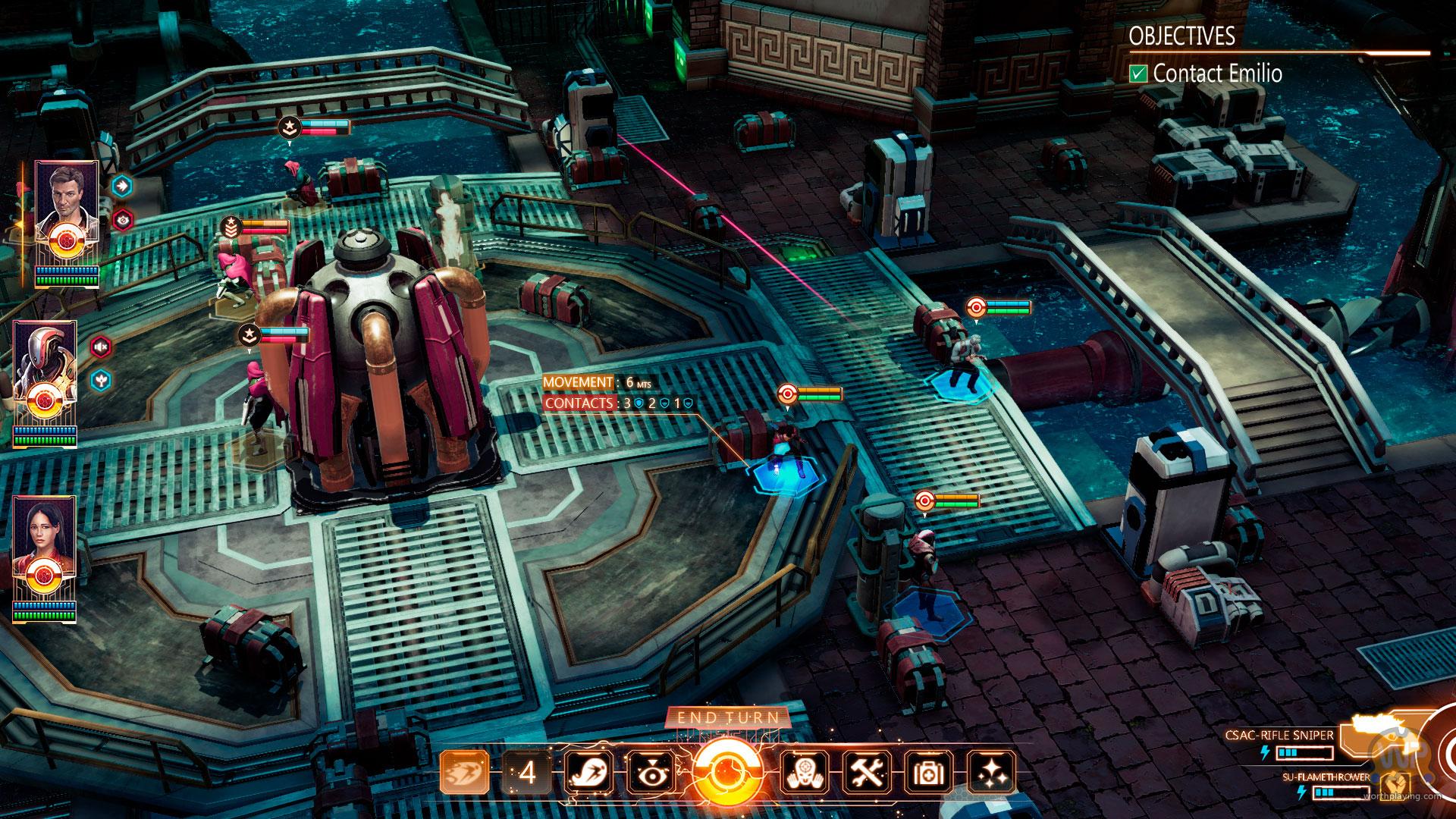Screen dimensions: 1456x819
Task: Select the running ghost ability icon
Action: (589, 773)
